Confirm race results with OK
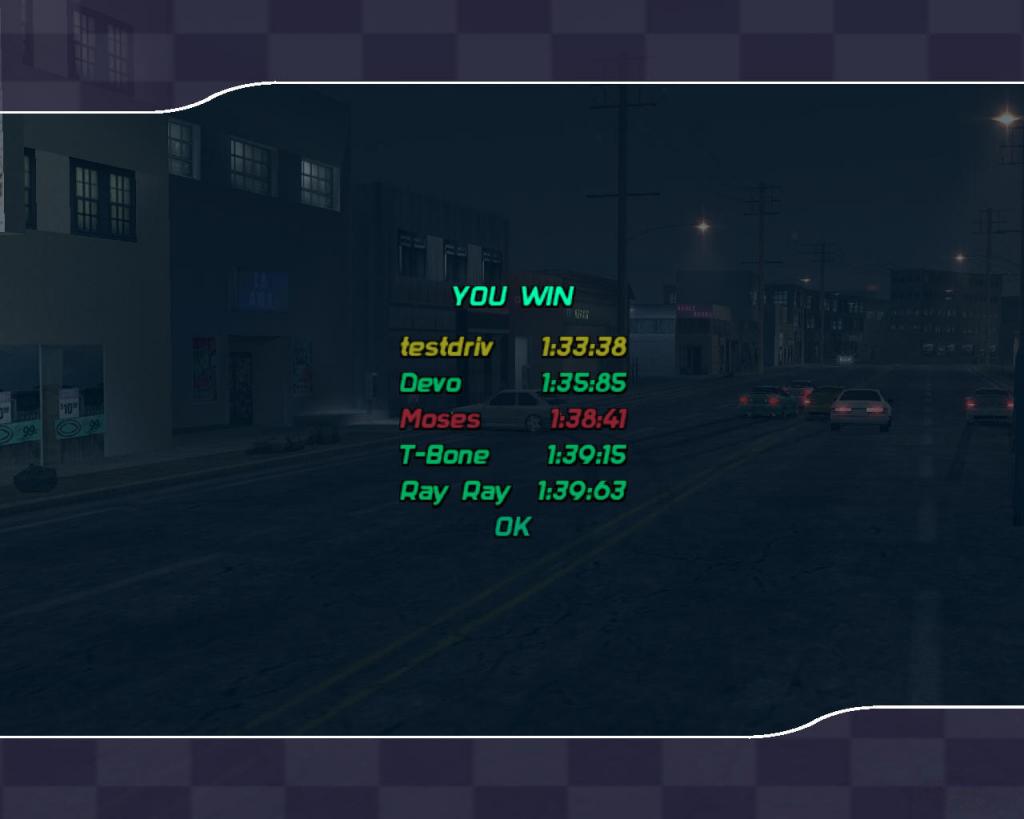 click(x=512, y=527)
